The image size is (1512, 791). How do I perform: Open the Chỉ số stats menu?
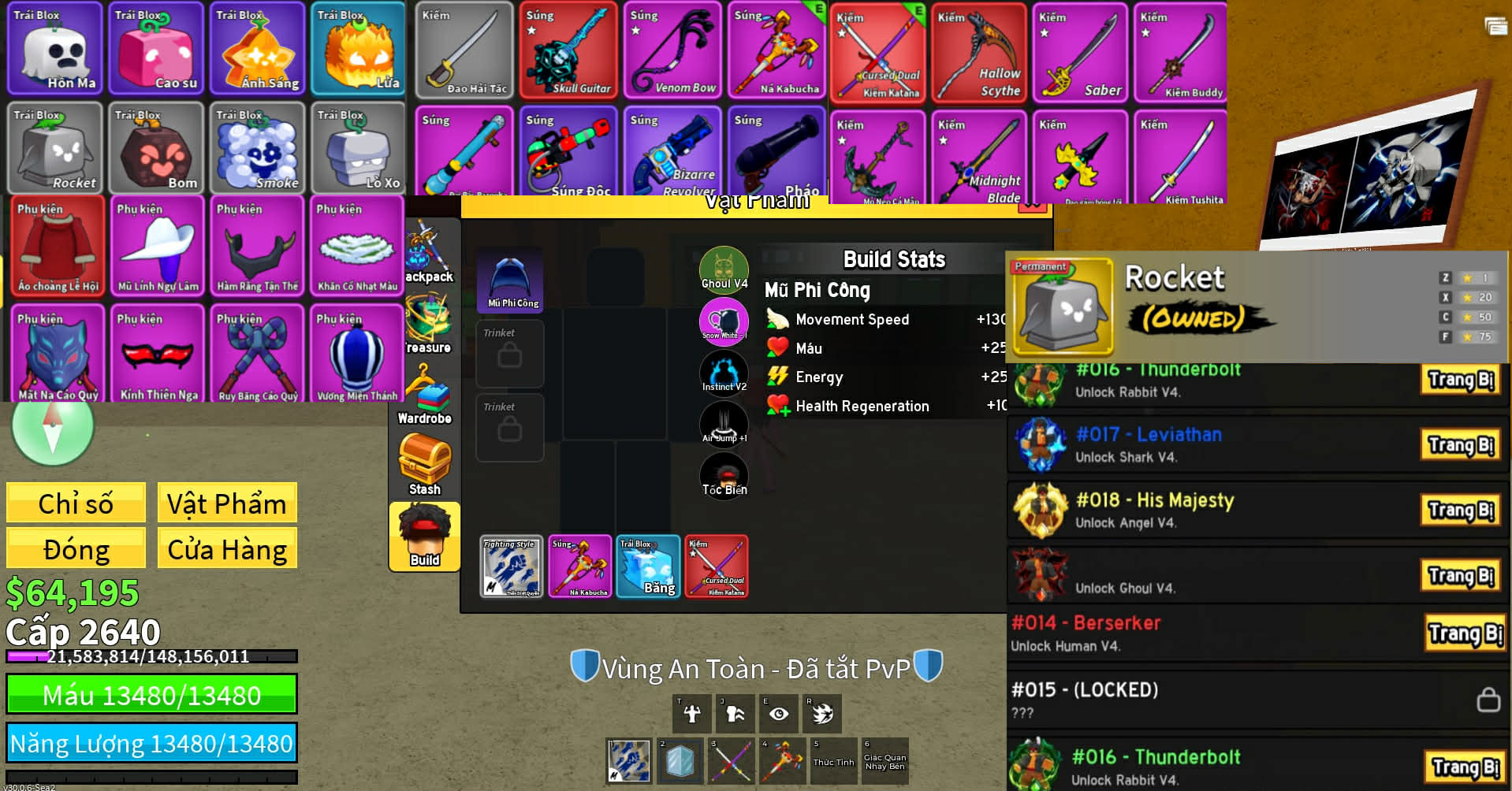(76, 503)
